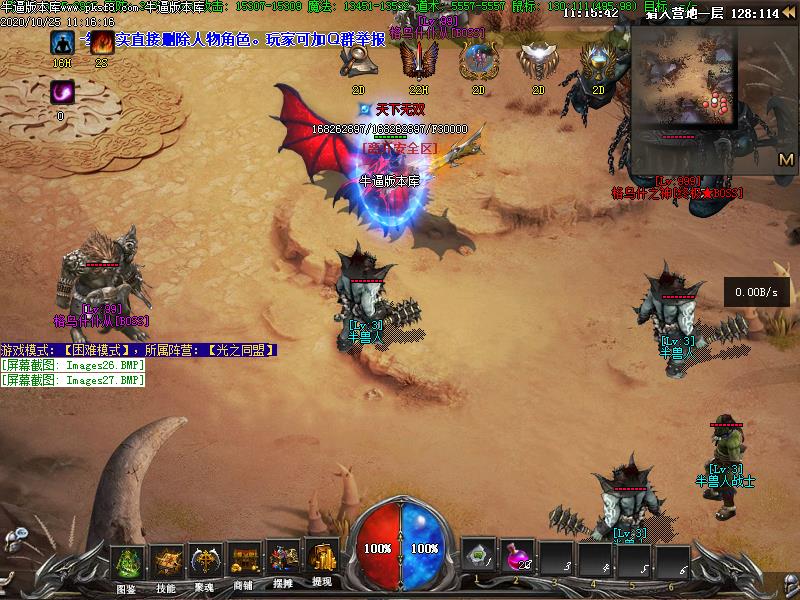Open the Images26.BMP screenshot chat line
Image resolution: width=800 pixels, height=600 pixels.
pos(74,365)
